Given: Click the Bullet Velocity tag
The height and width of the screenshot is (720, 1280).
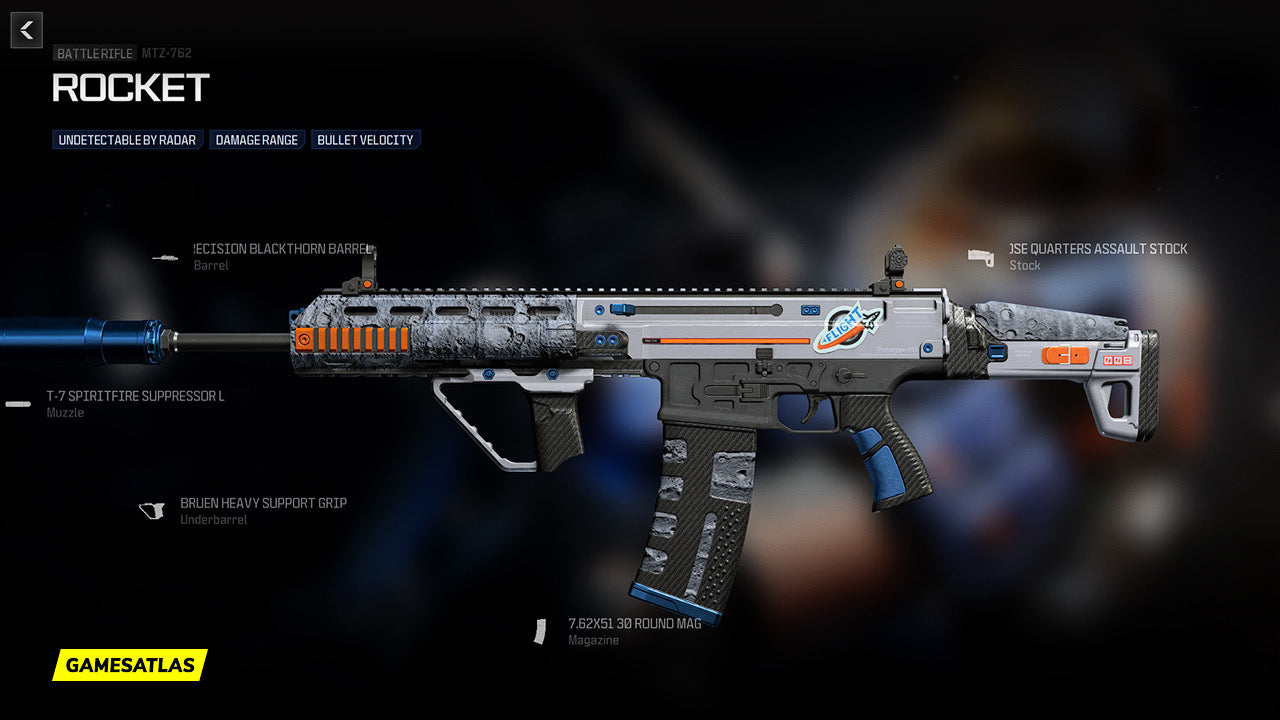Looking at the screenshot, I should click(x=365, y=140).
